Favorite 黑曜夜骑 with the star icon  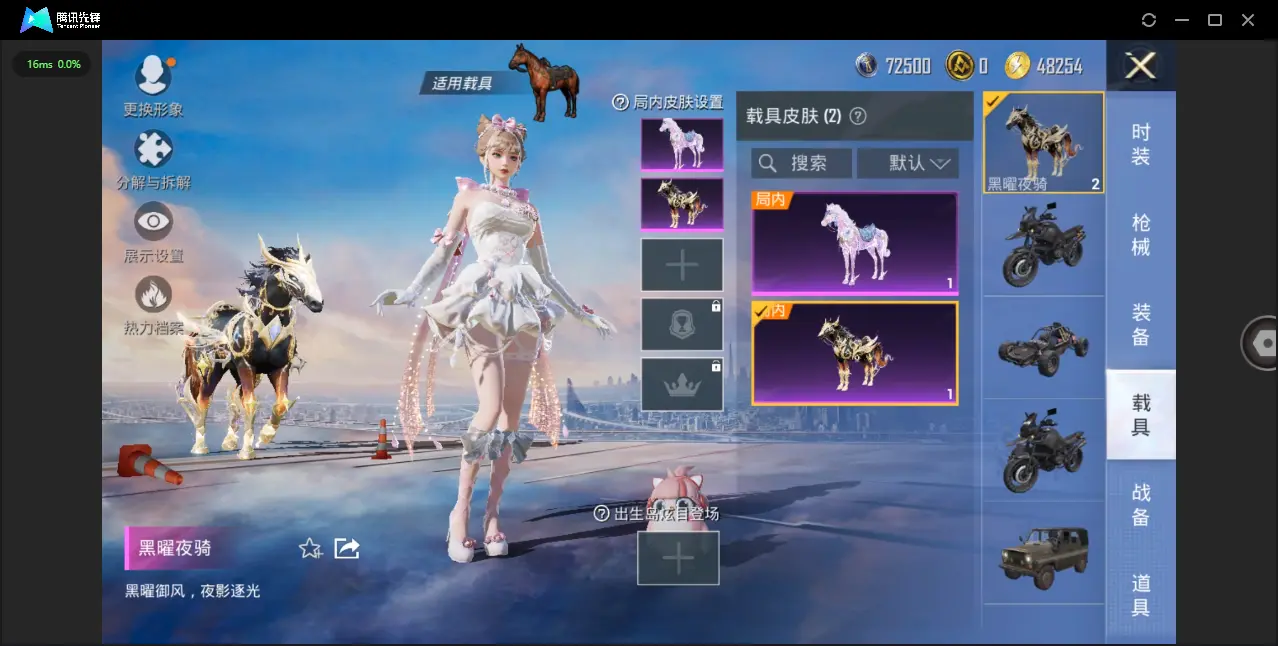[310, 548]
